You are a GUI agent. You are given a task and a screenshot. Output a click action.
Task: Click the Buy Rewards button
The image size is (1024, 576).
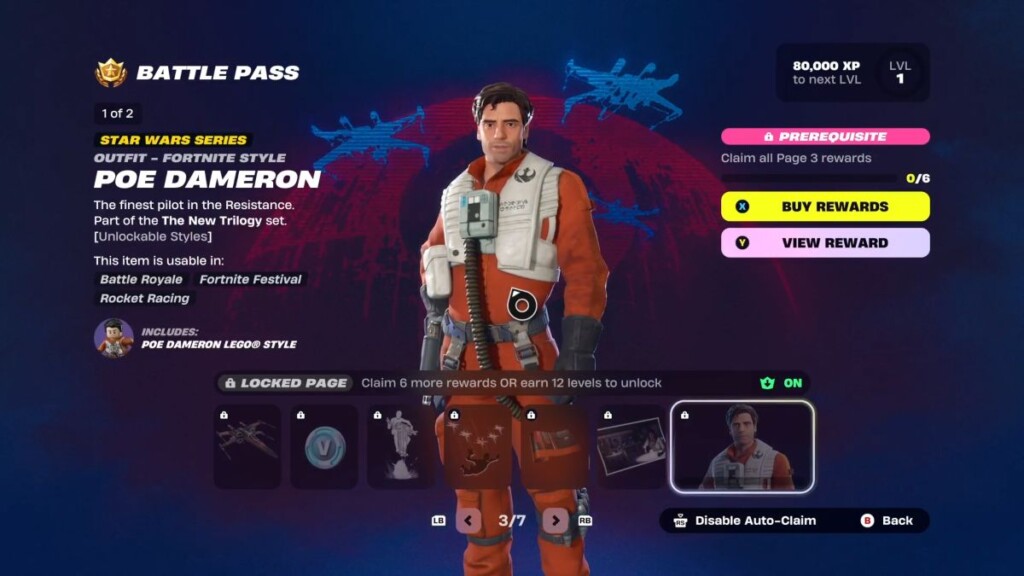825,207
